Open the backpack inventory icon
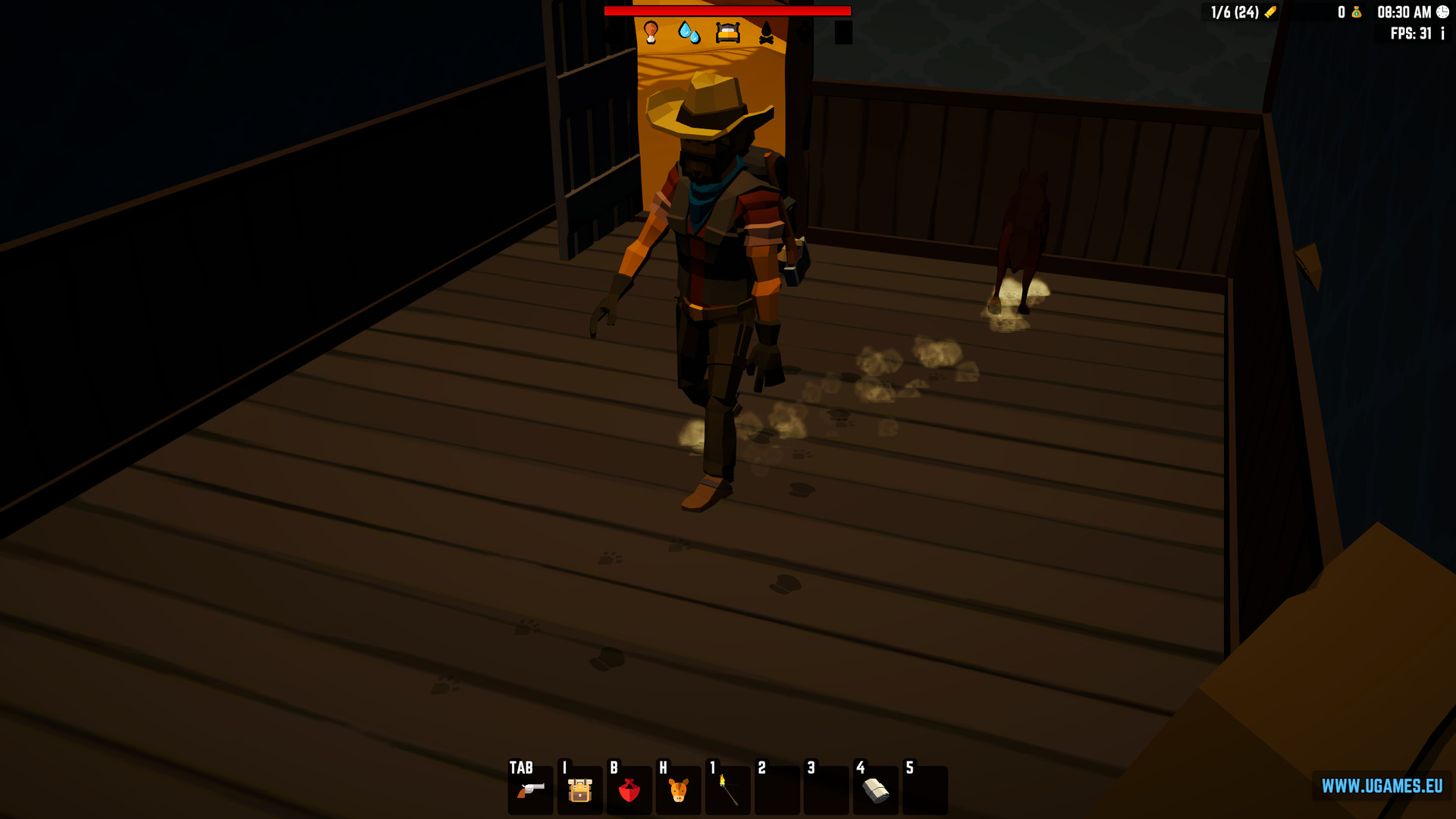Image resolution: width=1456 pixels, height=819 pixels. (579, 791)
